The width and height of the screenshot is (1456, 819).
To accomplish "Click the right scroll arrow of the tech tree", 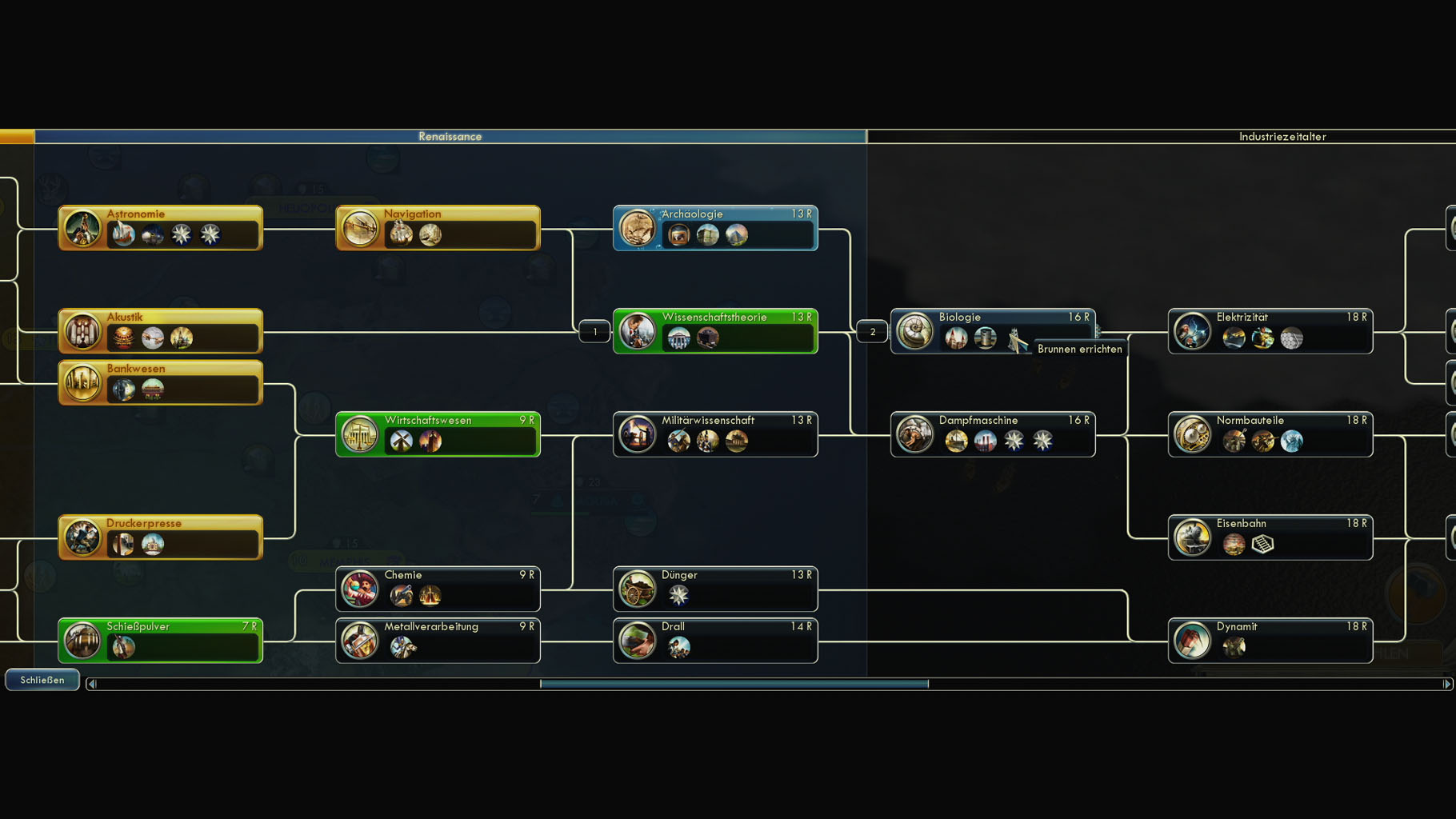I will coord(1446,684).
